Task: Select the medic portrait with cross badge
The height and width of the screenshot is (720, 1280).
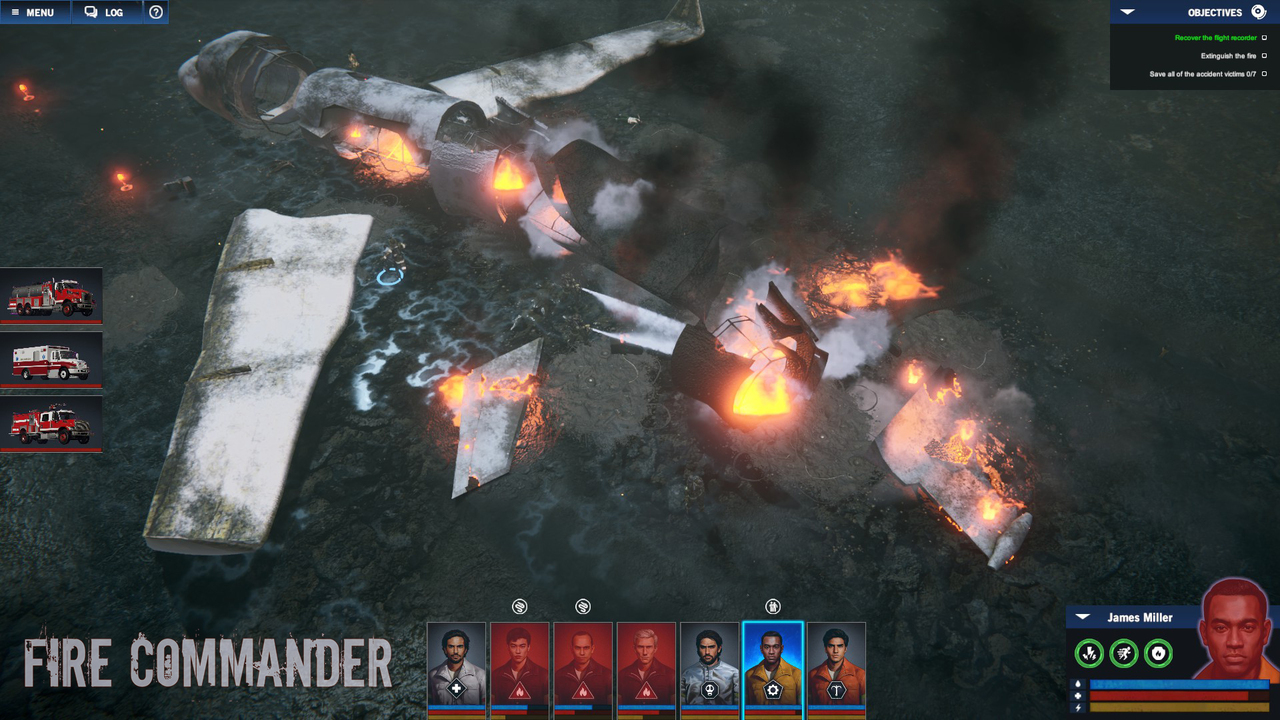Action: 456,665
